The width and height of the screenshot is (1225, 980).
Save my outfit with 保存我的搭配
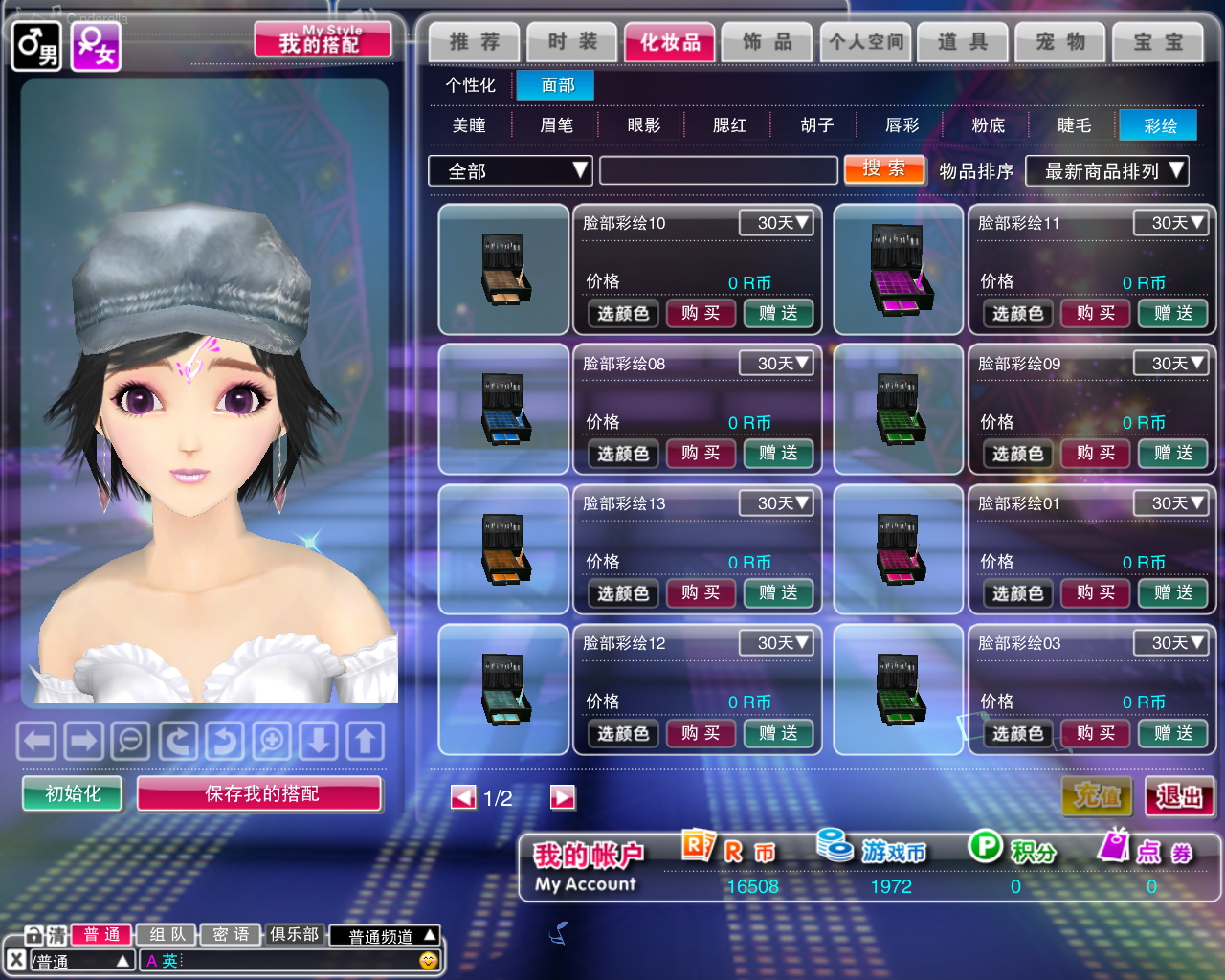click(x=260, y=793)
